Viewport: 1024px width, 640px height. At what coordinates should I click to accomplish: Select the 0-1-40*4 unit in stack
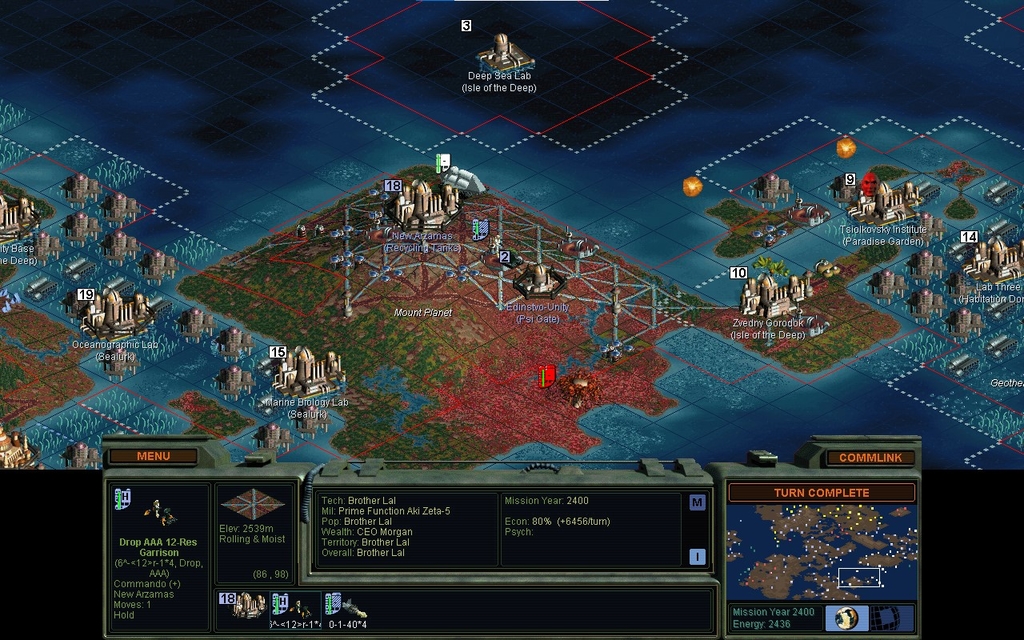point(348,607)
